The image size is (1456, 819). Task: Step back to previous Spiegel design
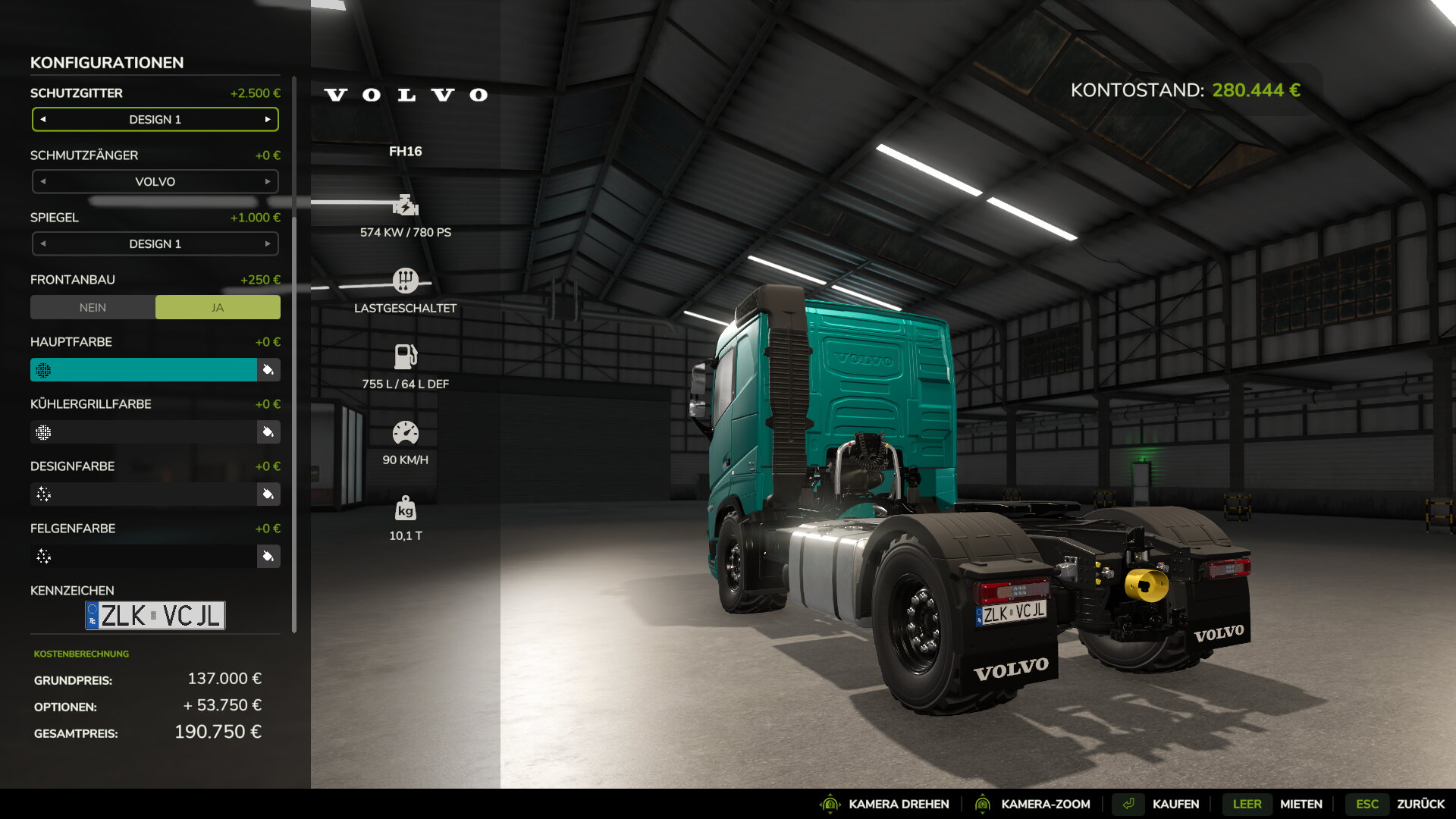[x=43, y=244]
